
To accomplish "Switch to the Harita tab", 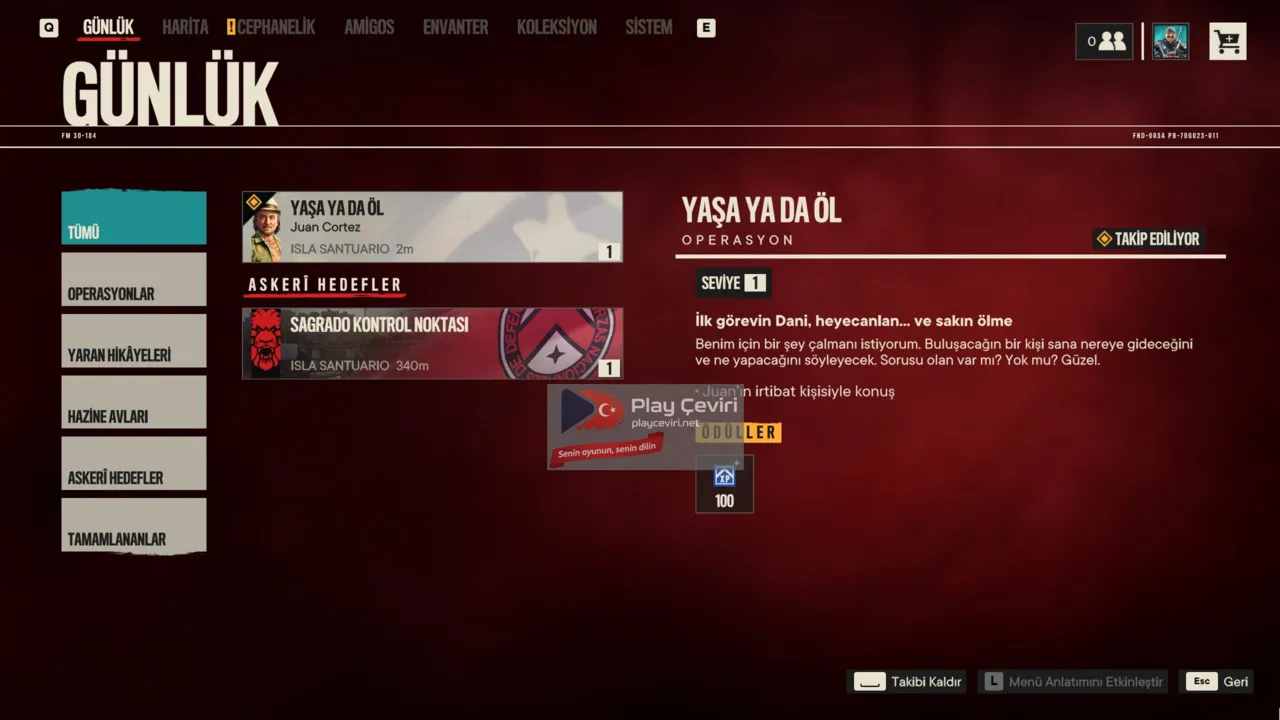I will point(185,27).
